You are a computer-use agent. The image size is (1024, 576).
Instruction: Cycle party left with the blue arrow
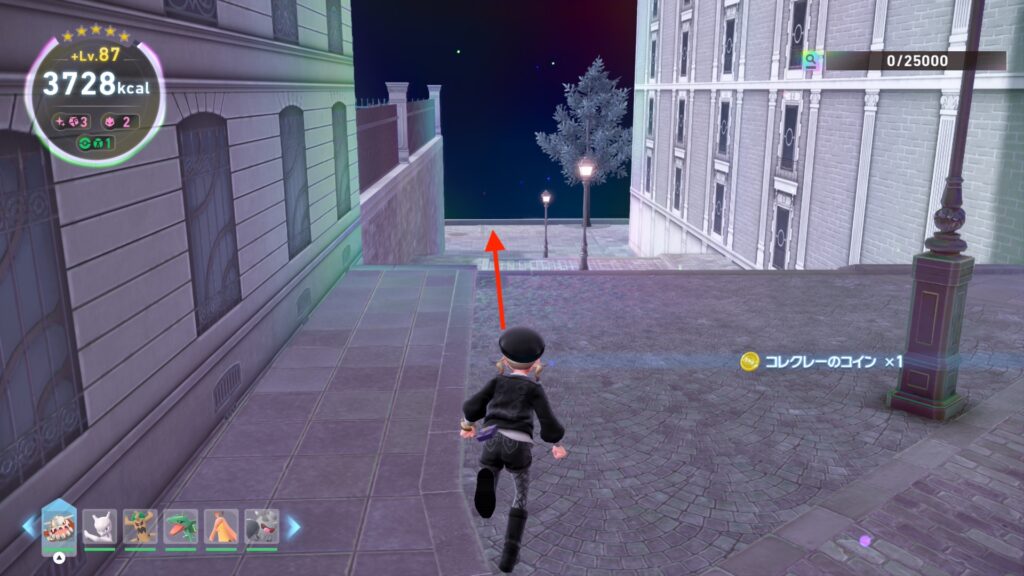click(x=29, y=527)
